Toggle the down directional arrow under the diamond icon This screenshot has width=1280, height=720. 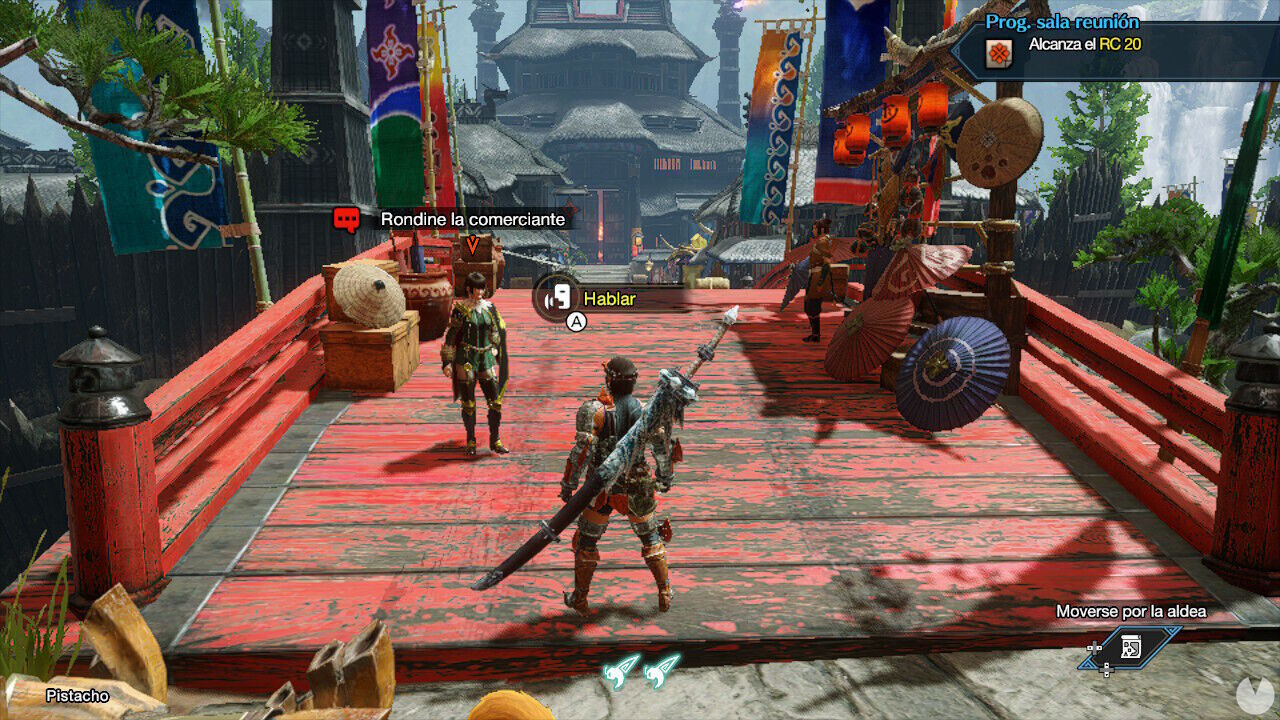click(x=1106, y=669)
